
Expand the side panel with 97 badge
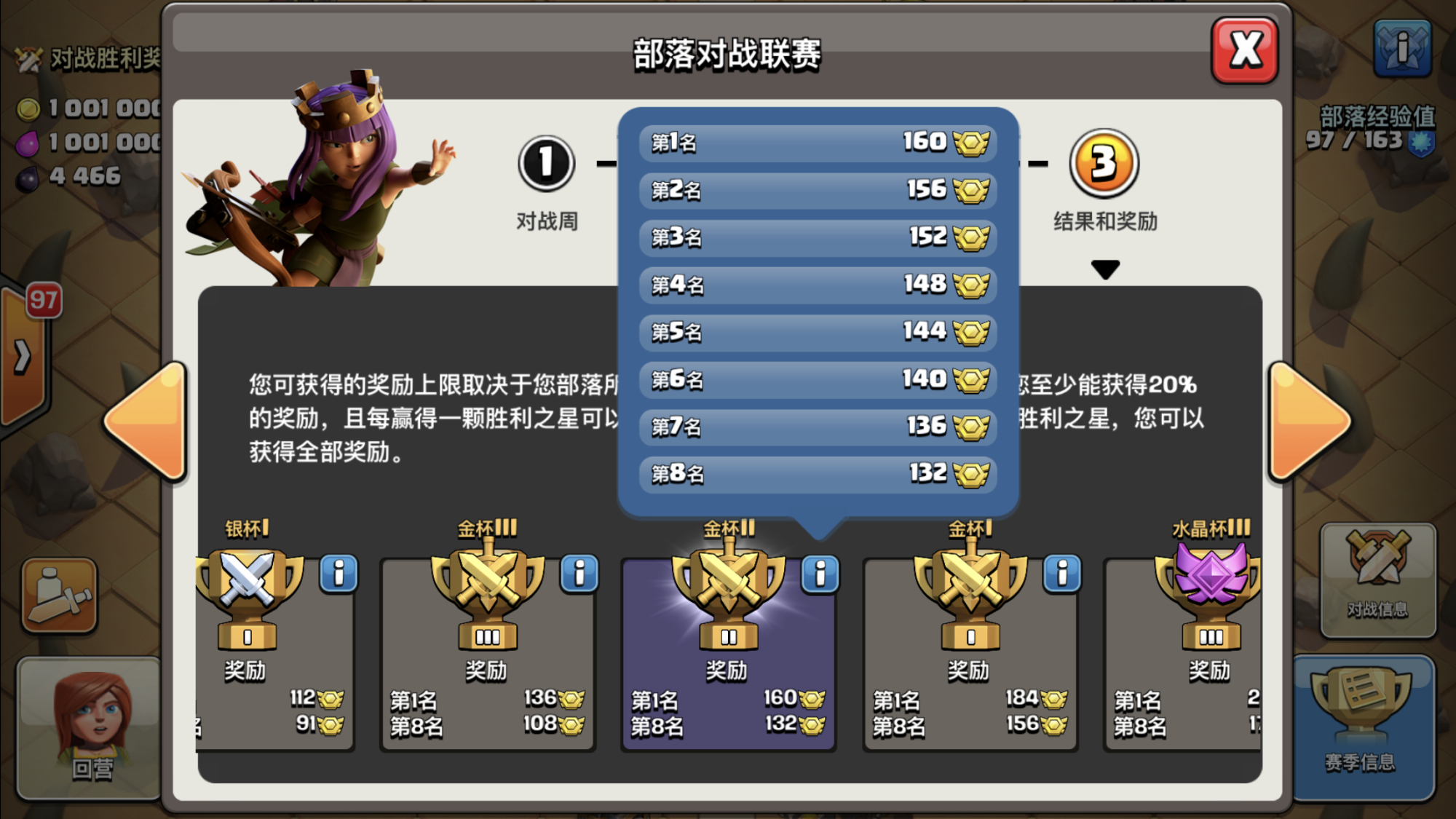click(x=23, y=357)
